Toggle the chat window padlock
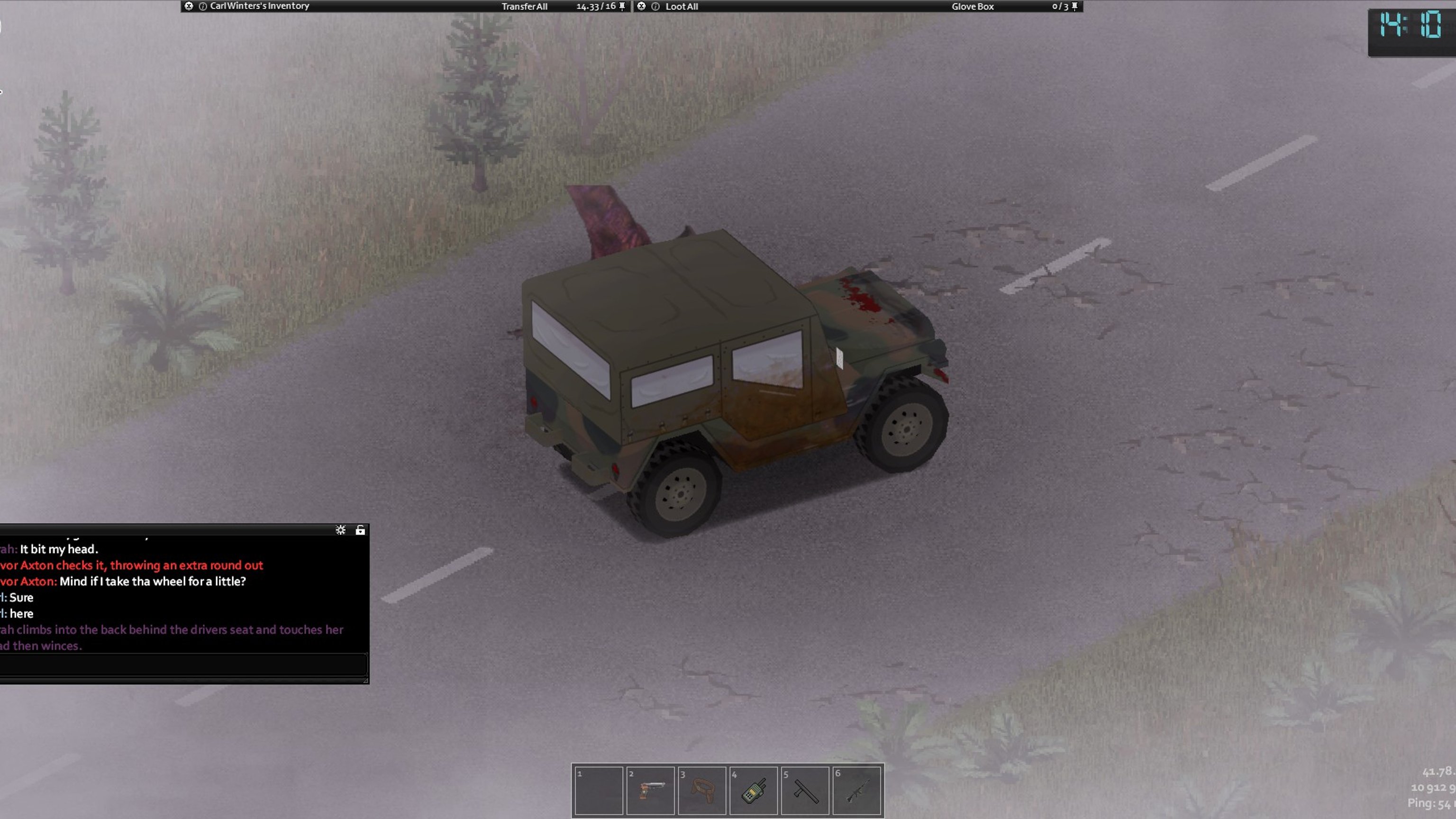 coord(360,530)
